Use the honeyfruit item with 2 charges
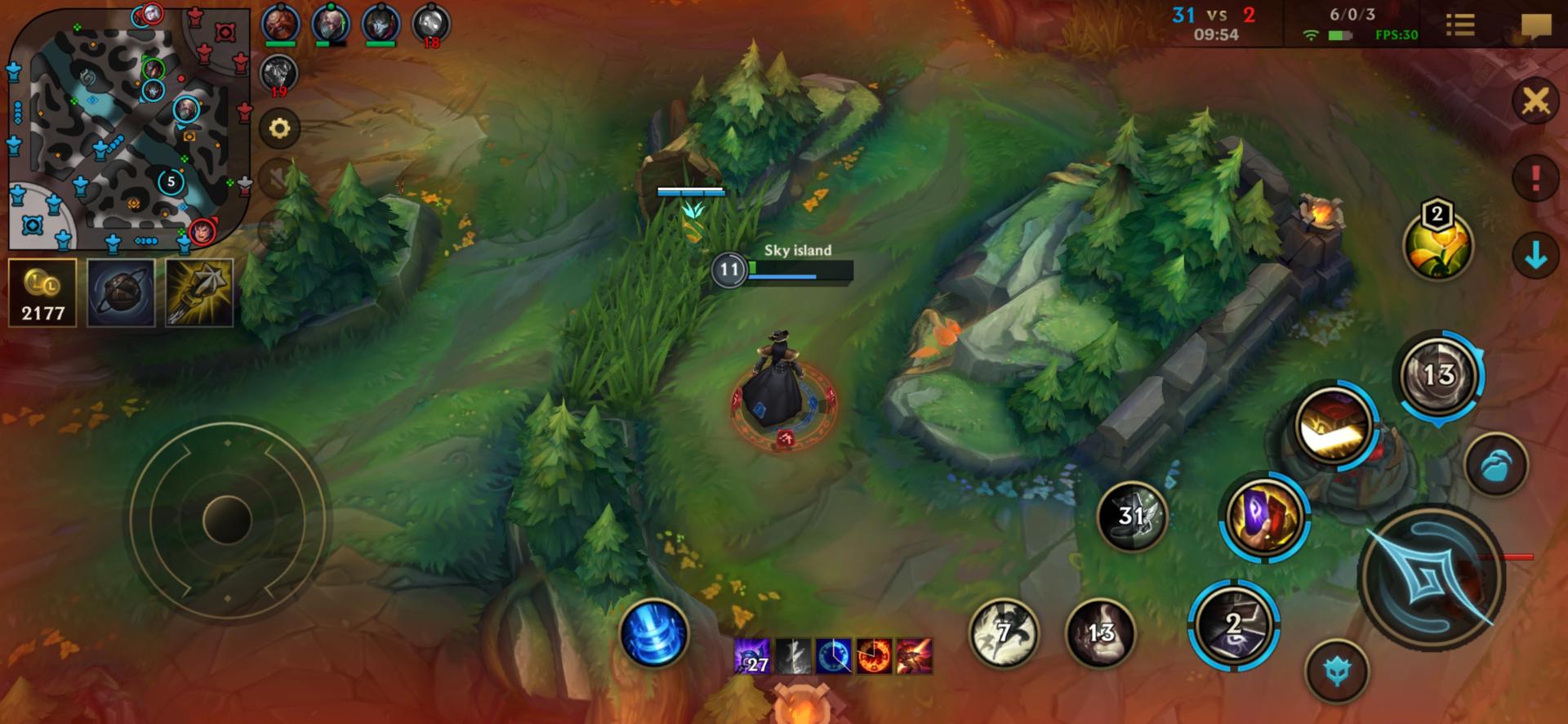The height and width of the screenshot is (724, 1568). [1437, 244]
